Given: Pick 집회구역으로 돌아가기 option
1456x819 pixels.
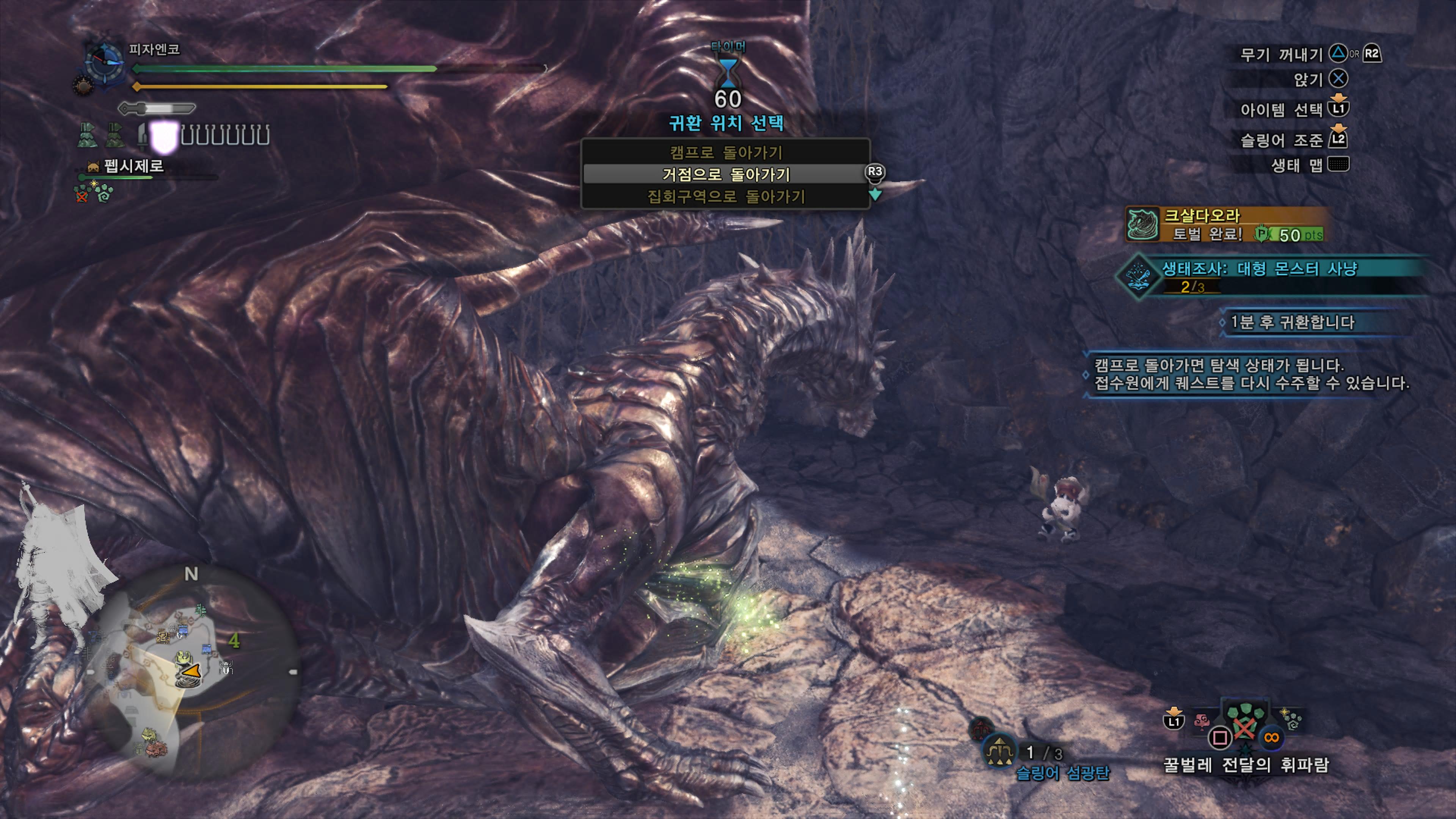Looking at the screenshot, I should (725, 196).
